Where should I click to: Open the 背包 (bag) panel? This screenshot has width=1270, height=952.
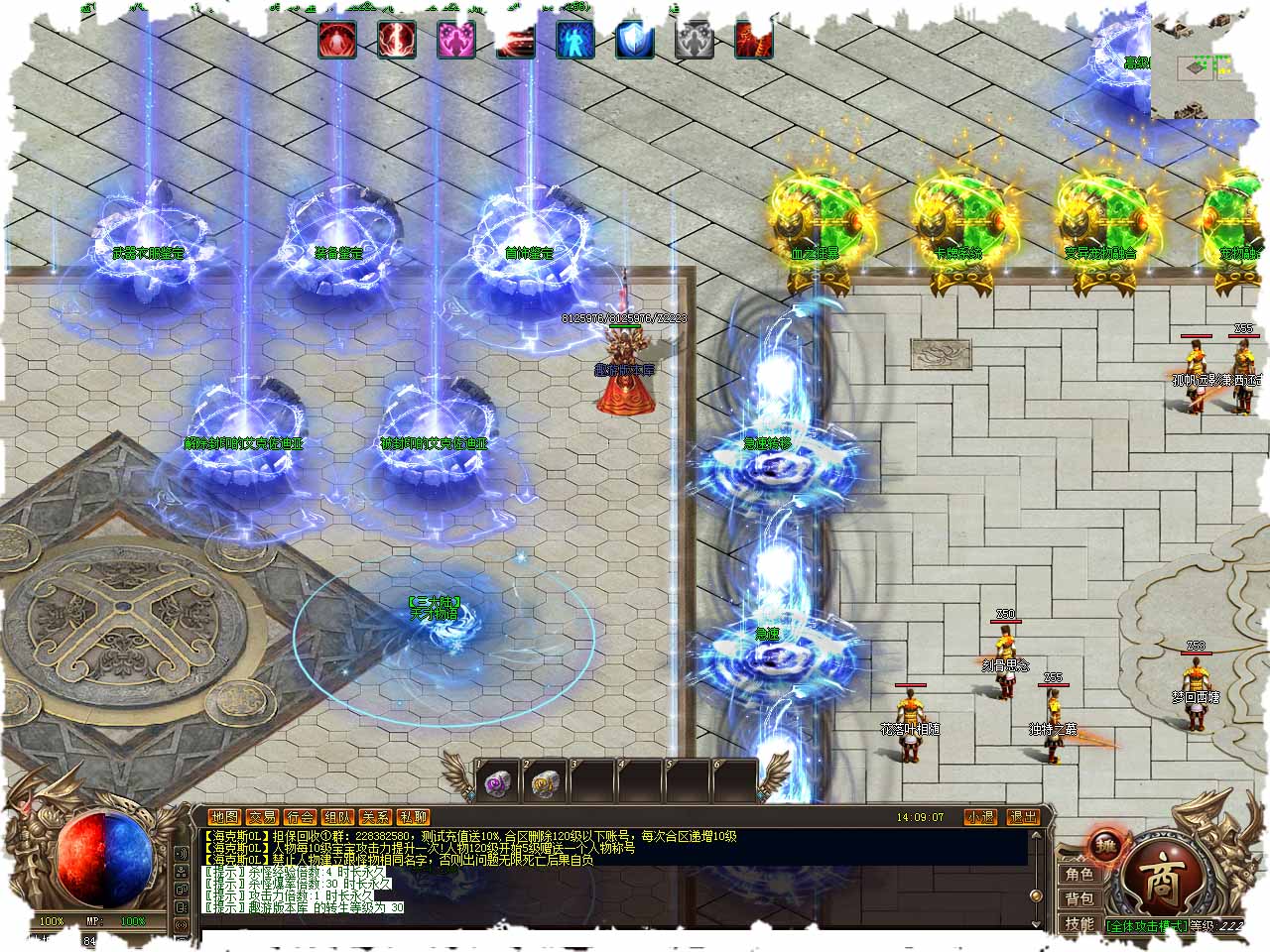tap(1079, 898)
